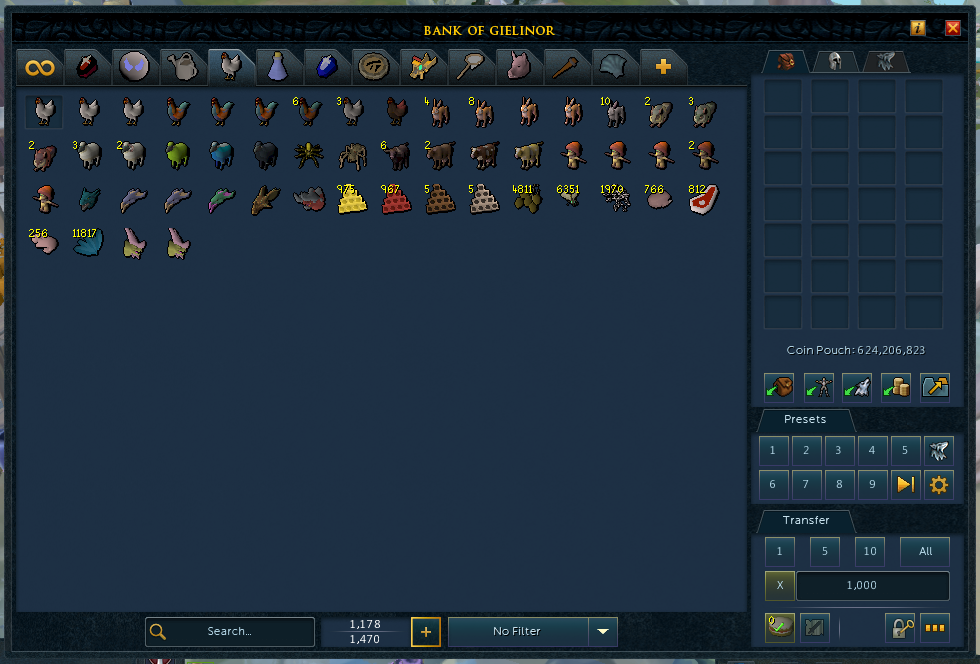This screenshot has height=664, width=980.
Task: Open the bank info help button
Action: (917, 28)
